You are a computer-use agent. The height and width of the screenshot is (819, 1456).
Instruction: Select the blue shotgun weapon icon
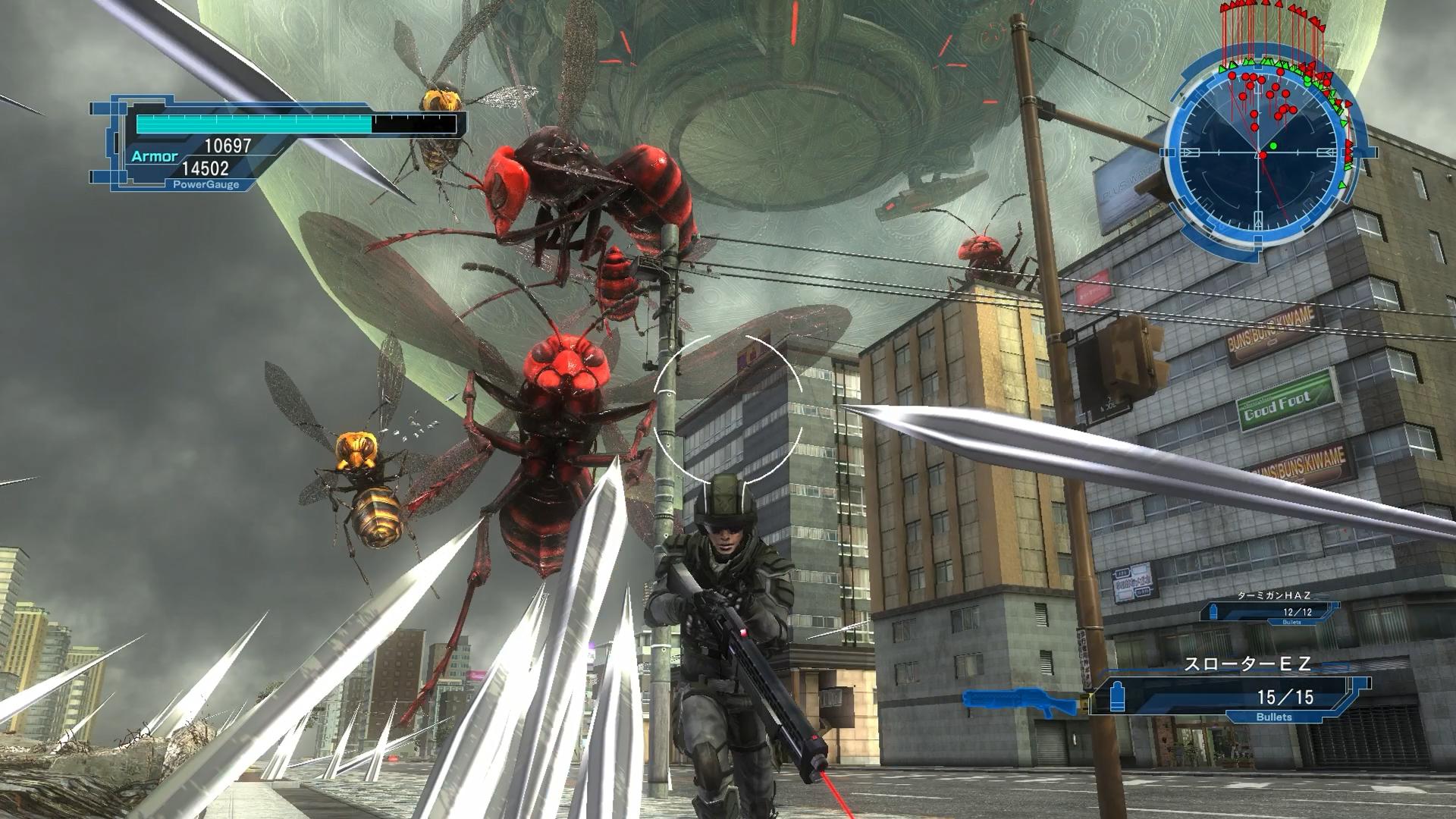tap(1020, 701)
